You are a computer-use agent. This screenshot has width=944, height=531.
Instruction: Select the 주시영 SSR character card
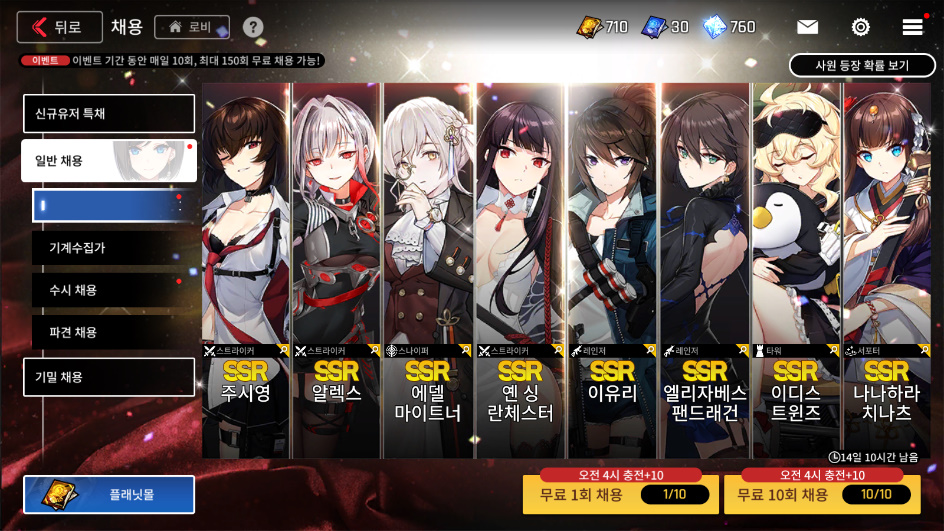point(246,270)
